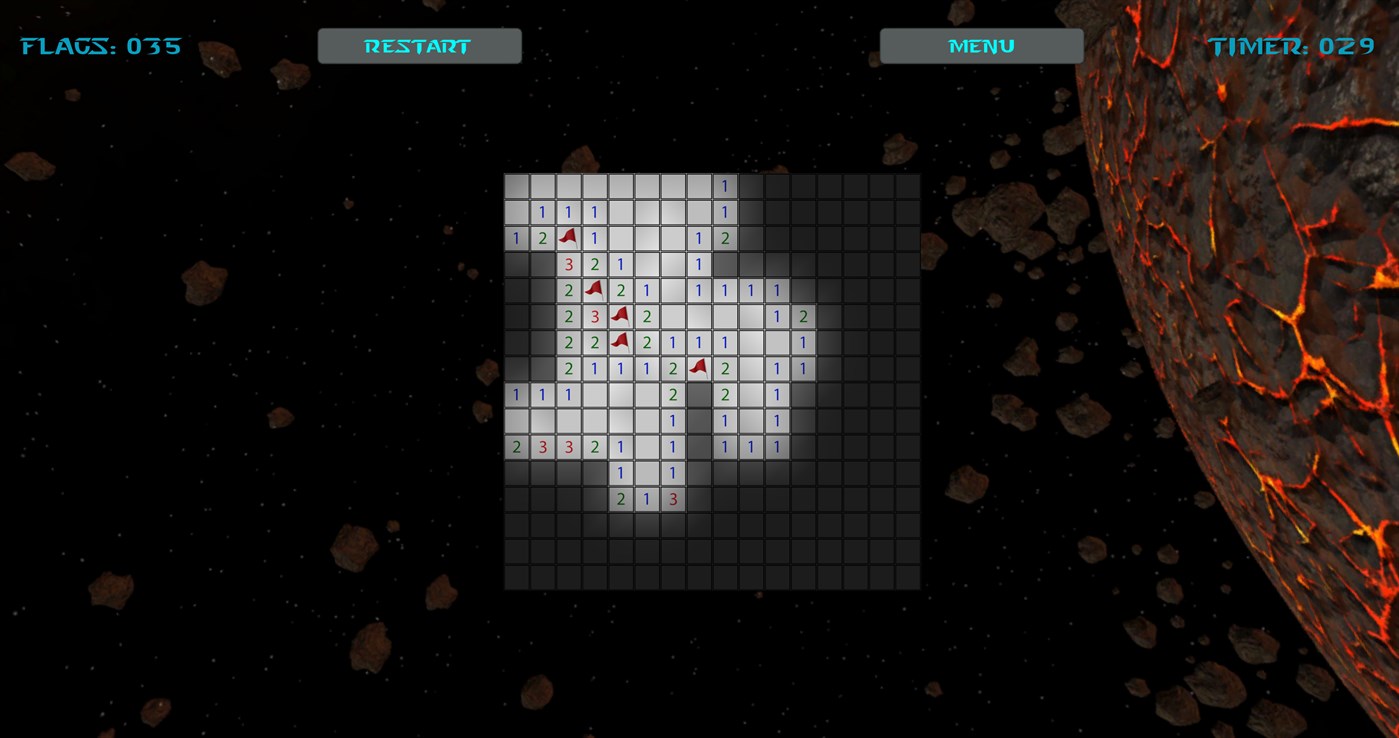Click the FLAGS: 035 counter
Viewport: 1399px width, 738px height.
click(x=100, y=45)
